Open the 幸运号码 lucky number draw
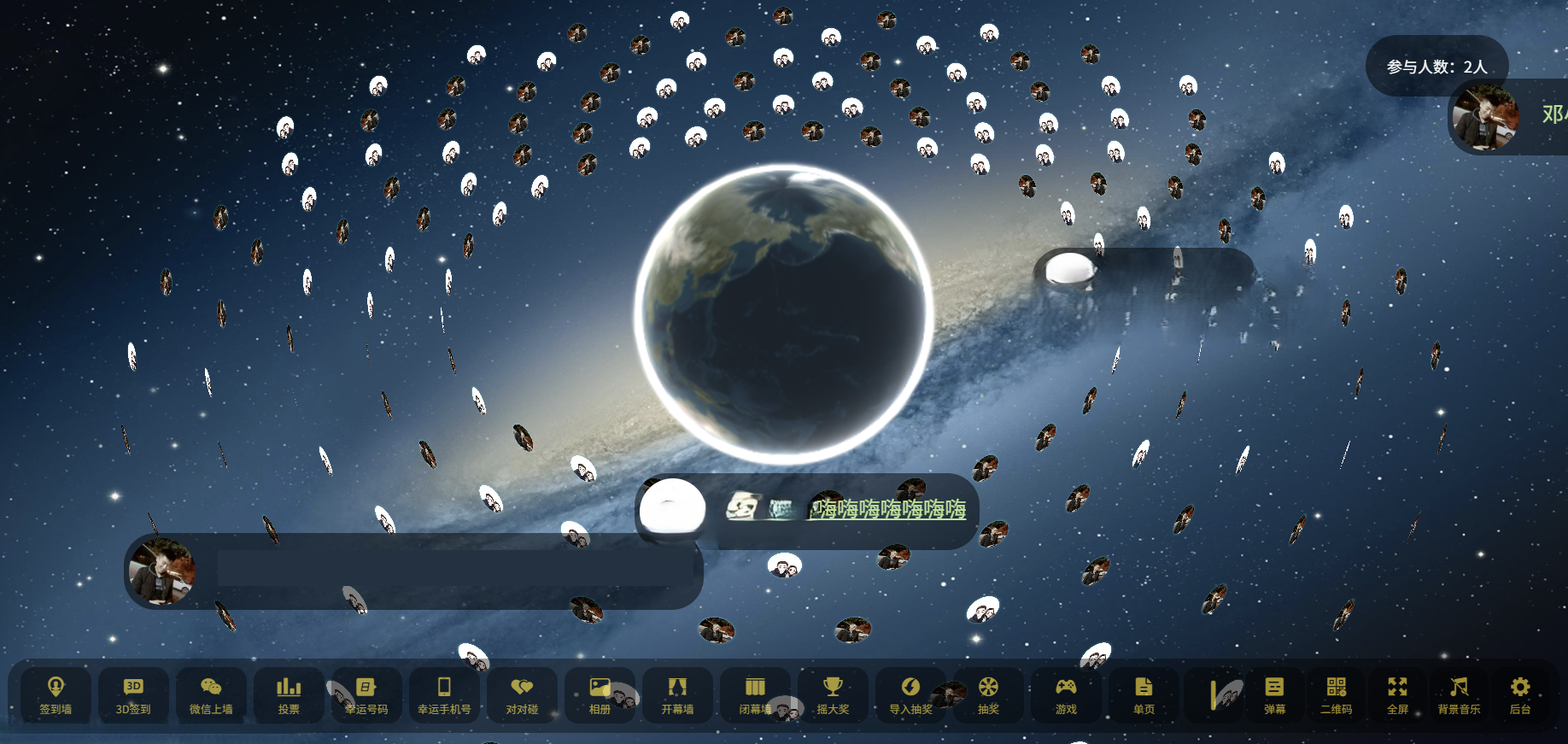The height and width of the screenshot is (744, 1568). coord(366,694)
